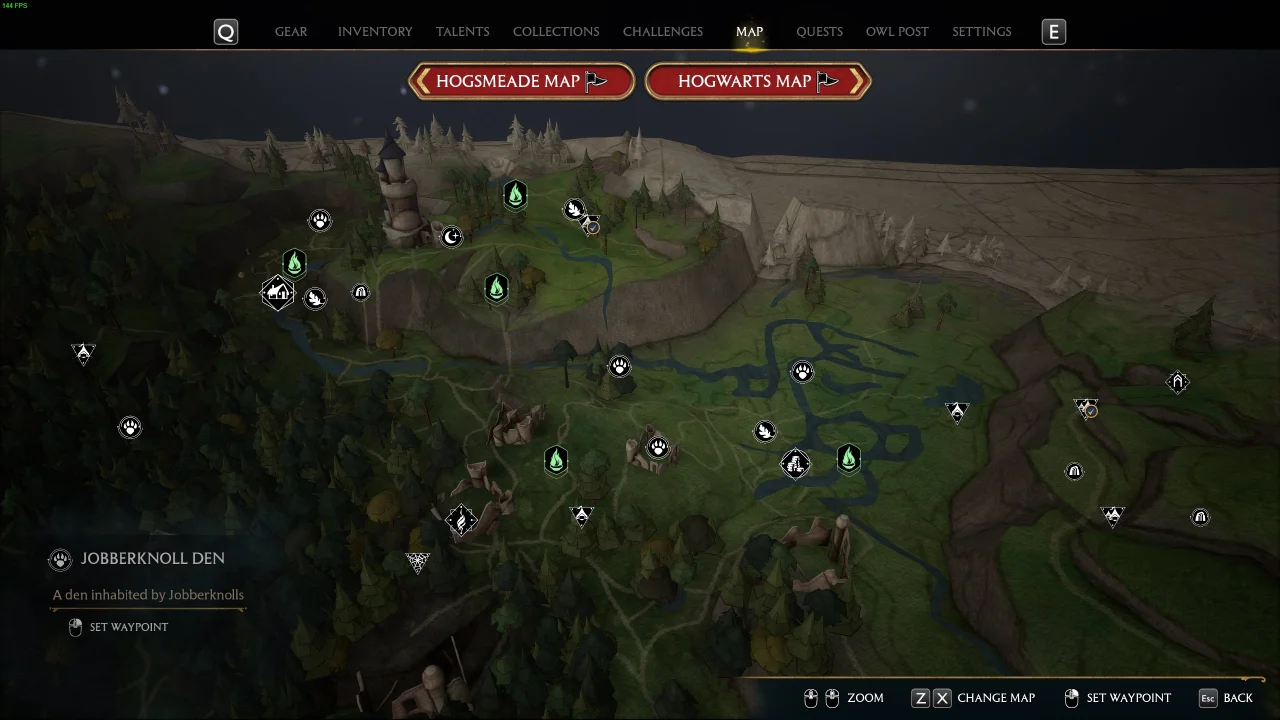This screenshot has width=1280, height=720.
Task: Click the hamlet house map marker
Action: [277, 293]
